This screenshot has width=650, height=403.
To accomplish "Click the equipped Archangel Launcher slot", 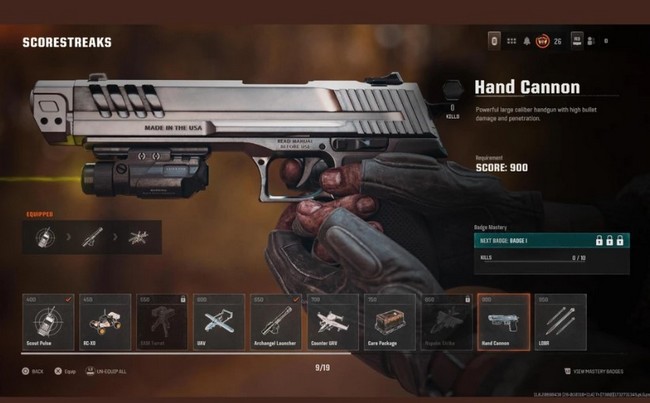I will [92, 237].
